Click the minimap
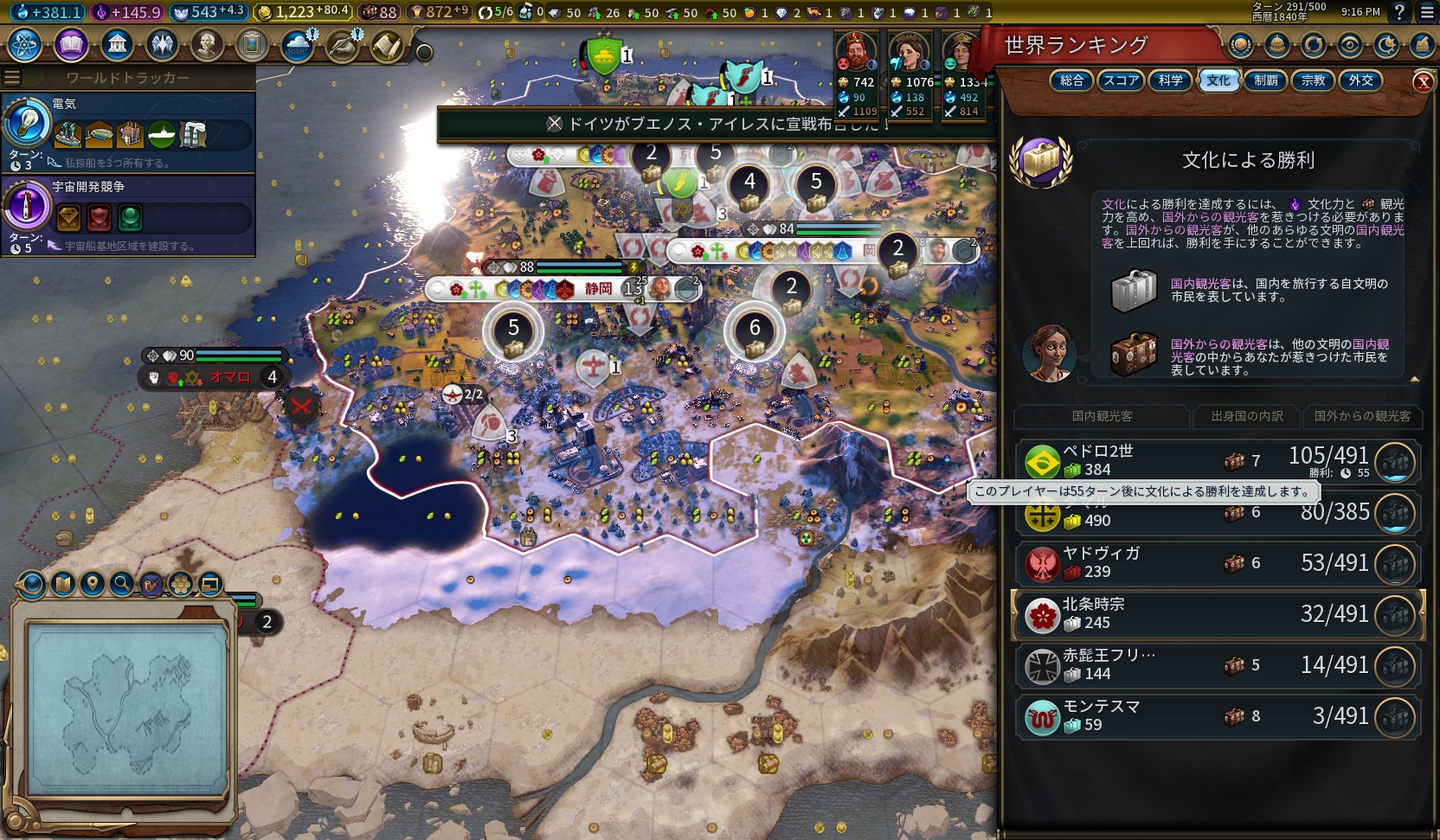 point(127,709)
